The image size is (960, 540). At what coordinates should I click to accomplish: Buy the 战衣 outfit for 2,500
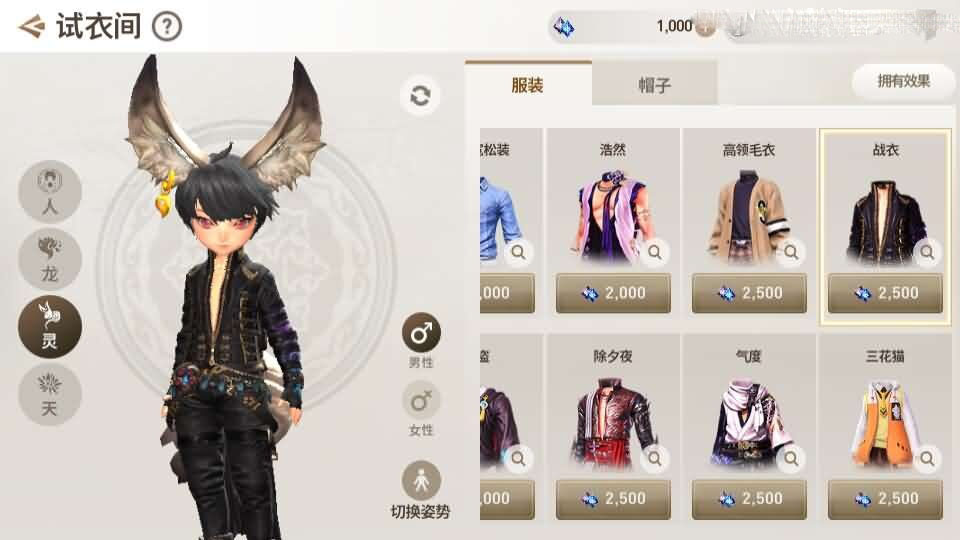tap(885, 293)
